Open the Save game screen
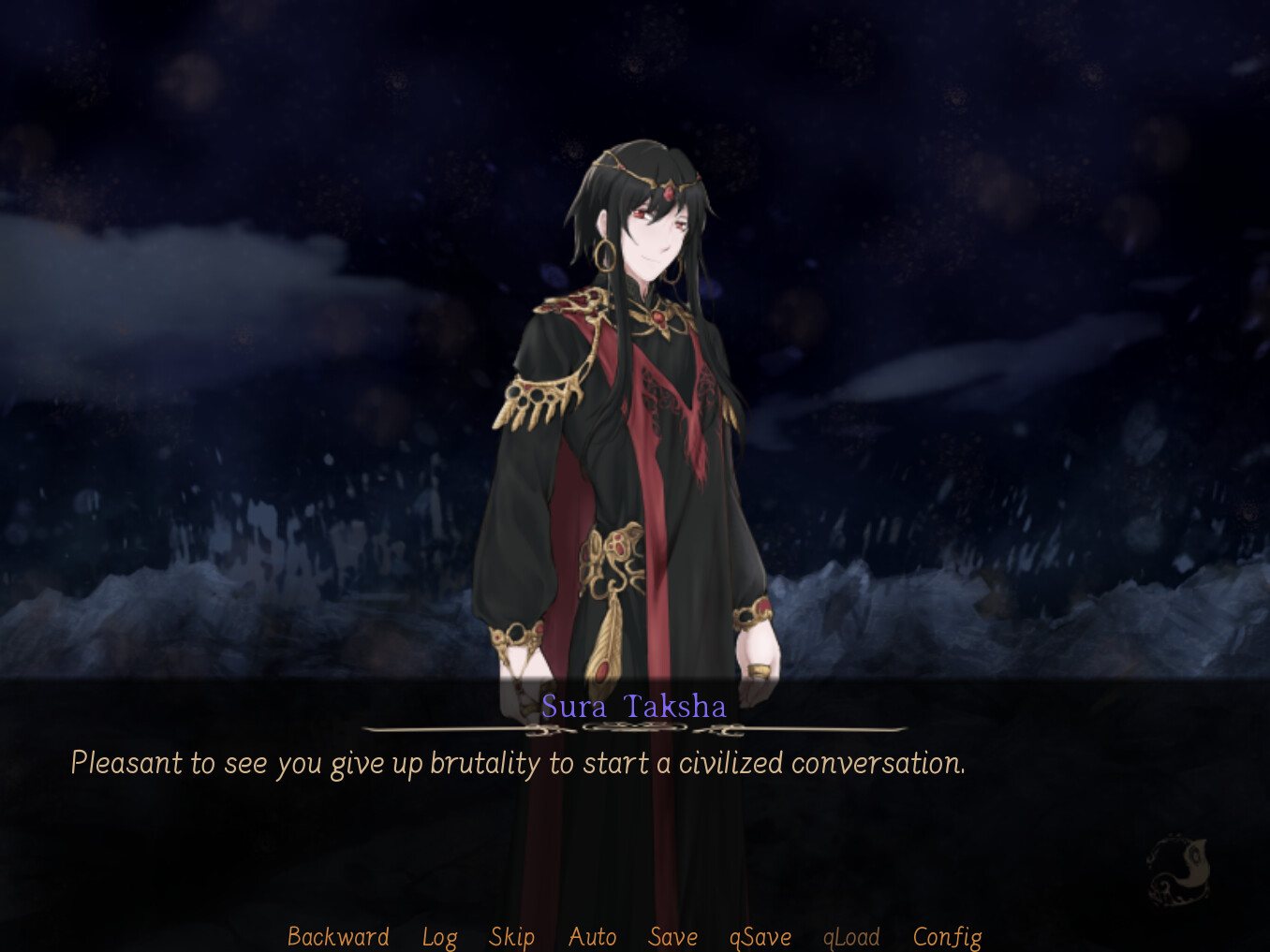Screen dimensions: 1270x952 pos(672,936)
